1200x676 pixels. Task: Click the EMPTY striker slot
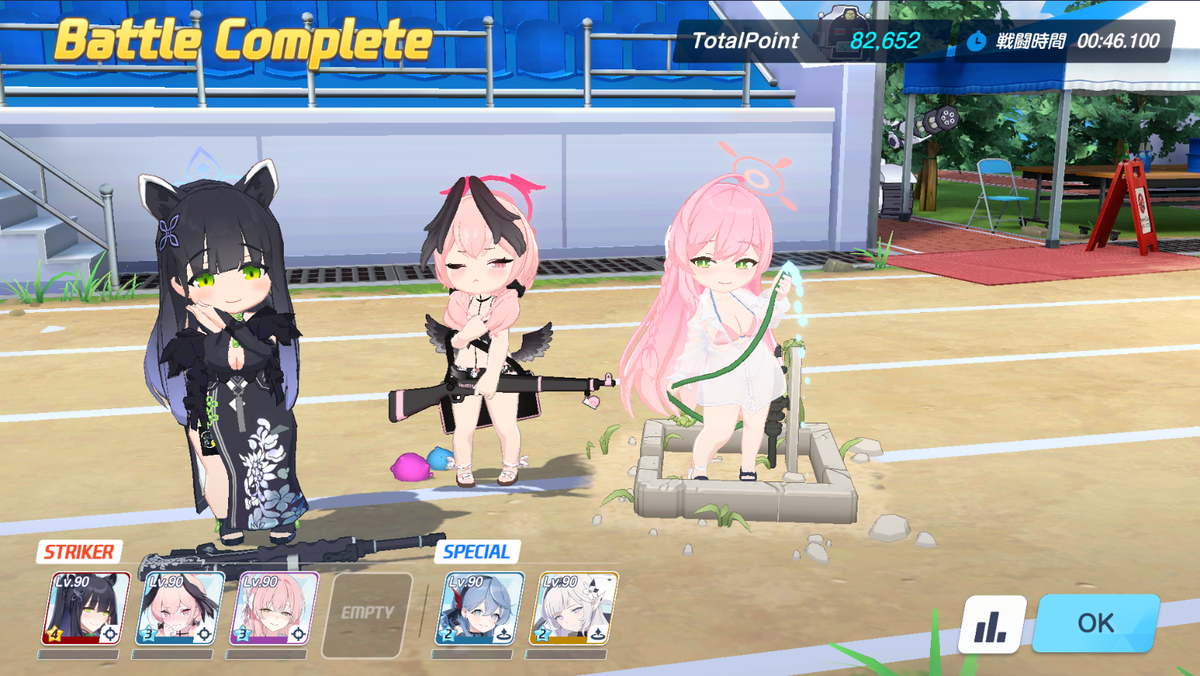(367, 612)
